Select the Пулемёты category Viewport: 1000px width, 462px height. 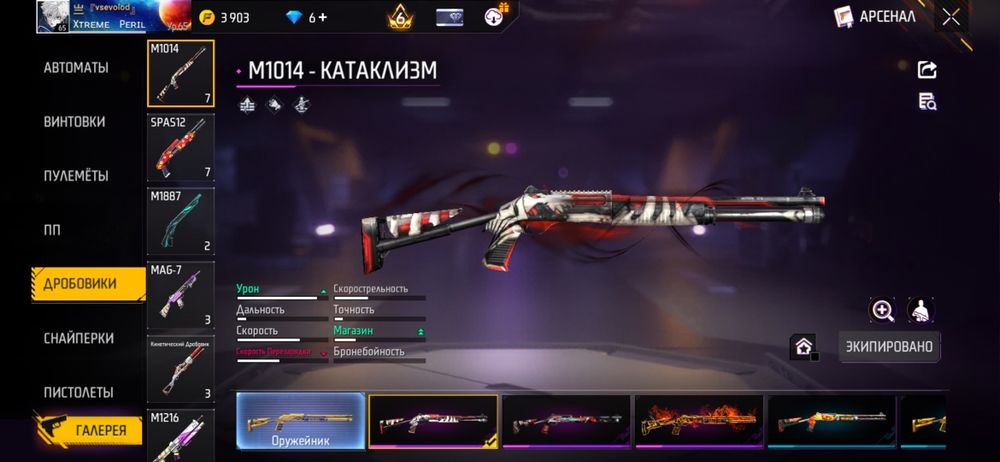[x=76, y=176]
